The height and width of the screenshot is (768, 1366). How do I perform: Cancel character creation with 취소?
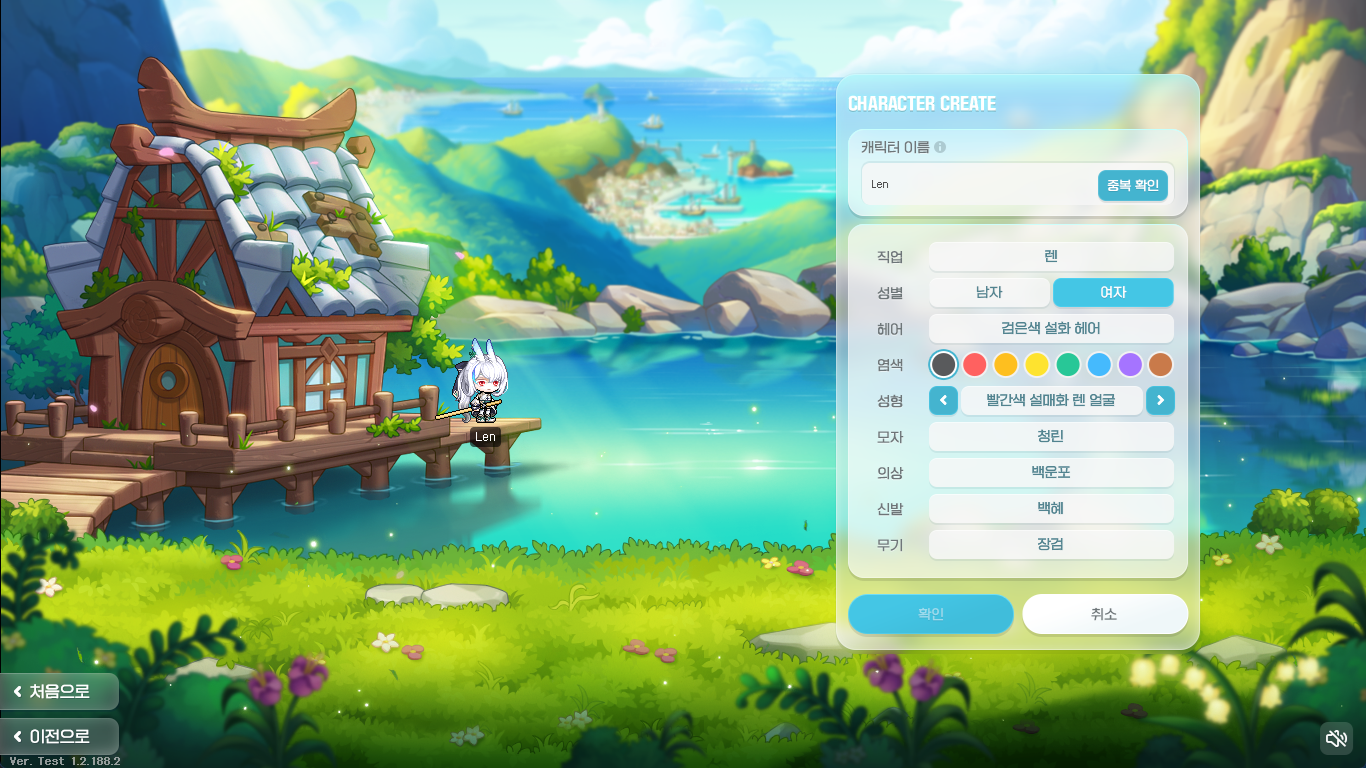tap(1104, 614)
